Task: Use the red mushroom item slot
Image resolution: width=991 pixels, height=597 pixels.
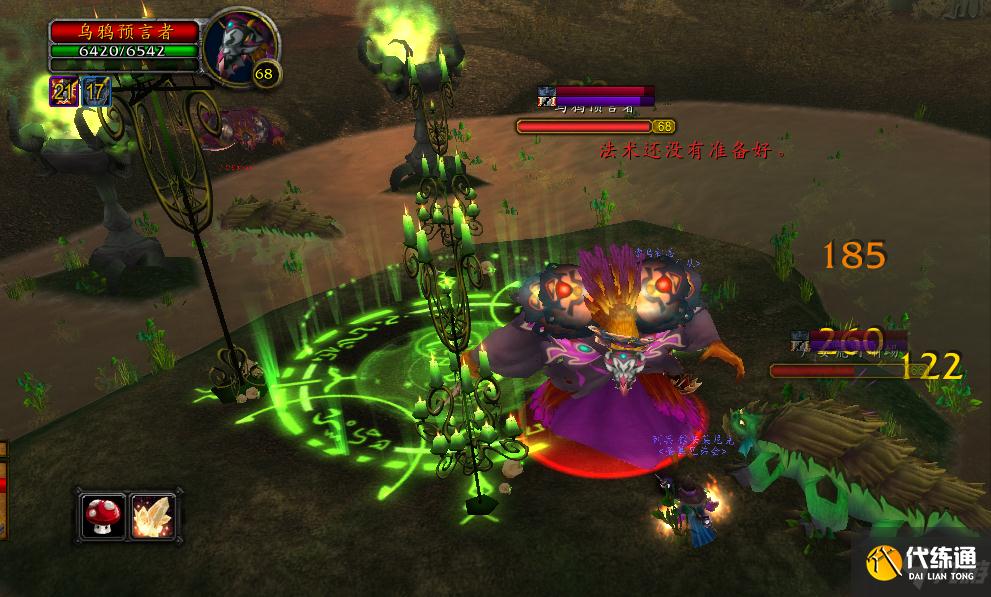Action: 103,516
